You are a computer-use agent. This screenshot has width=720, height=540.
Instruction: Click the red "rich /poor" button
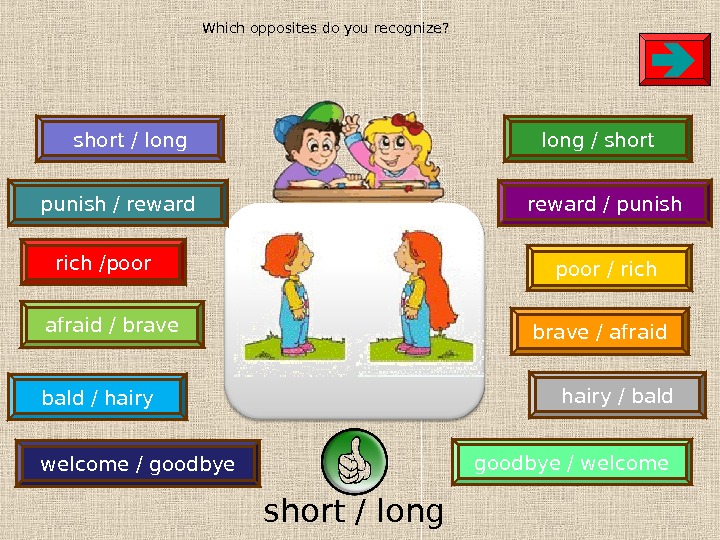[x=103, y=263]
